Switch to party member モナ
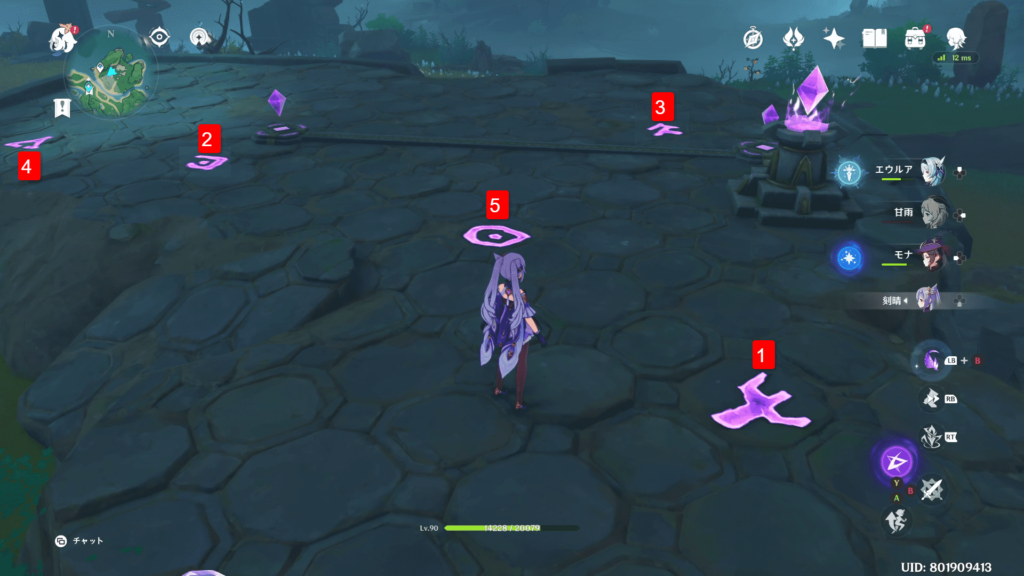This screenshot has width=1024, height=576. coord(932,256)
